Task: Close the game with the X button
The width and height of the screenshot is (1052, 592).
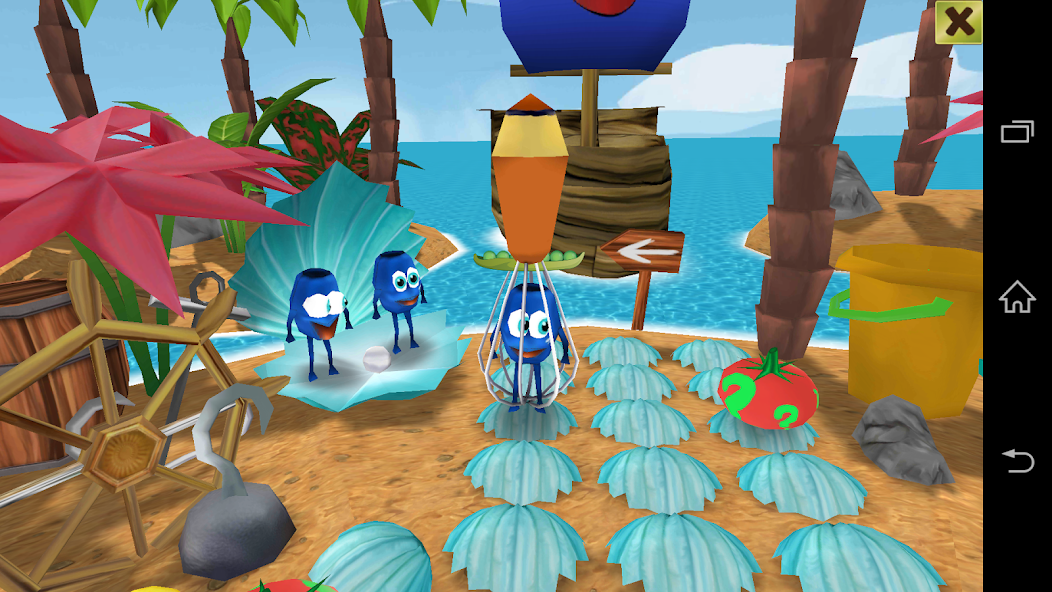Action: click(x=958, y=22)
